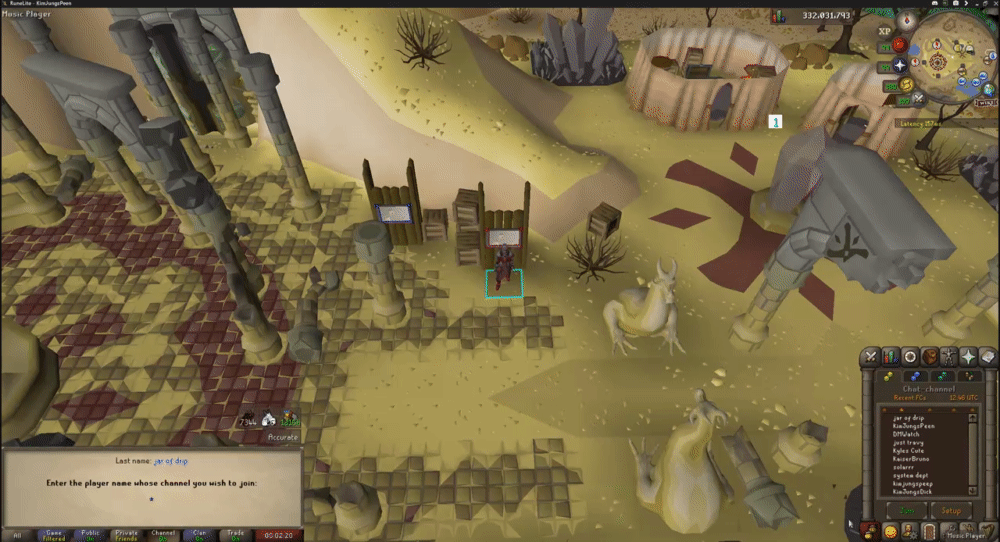1000x542 pixels.
Task: Show the Skills tab with bar-chart icon
Action: pyautogui.click(x=890, y=357)
